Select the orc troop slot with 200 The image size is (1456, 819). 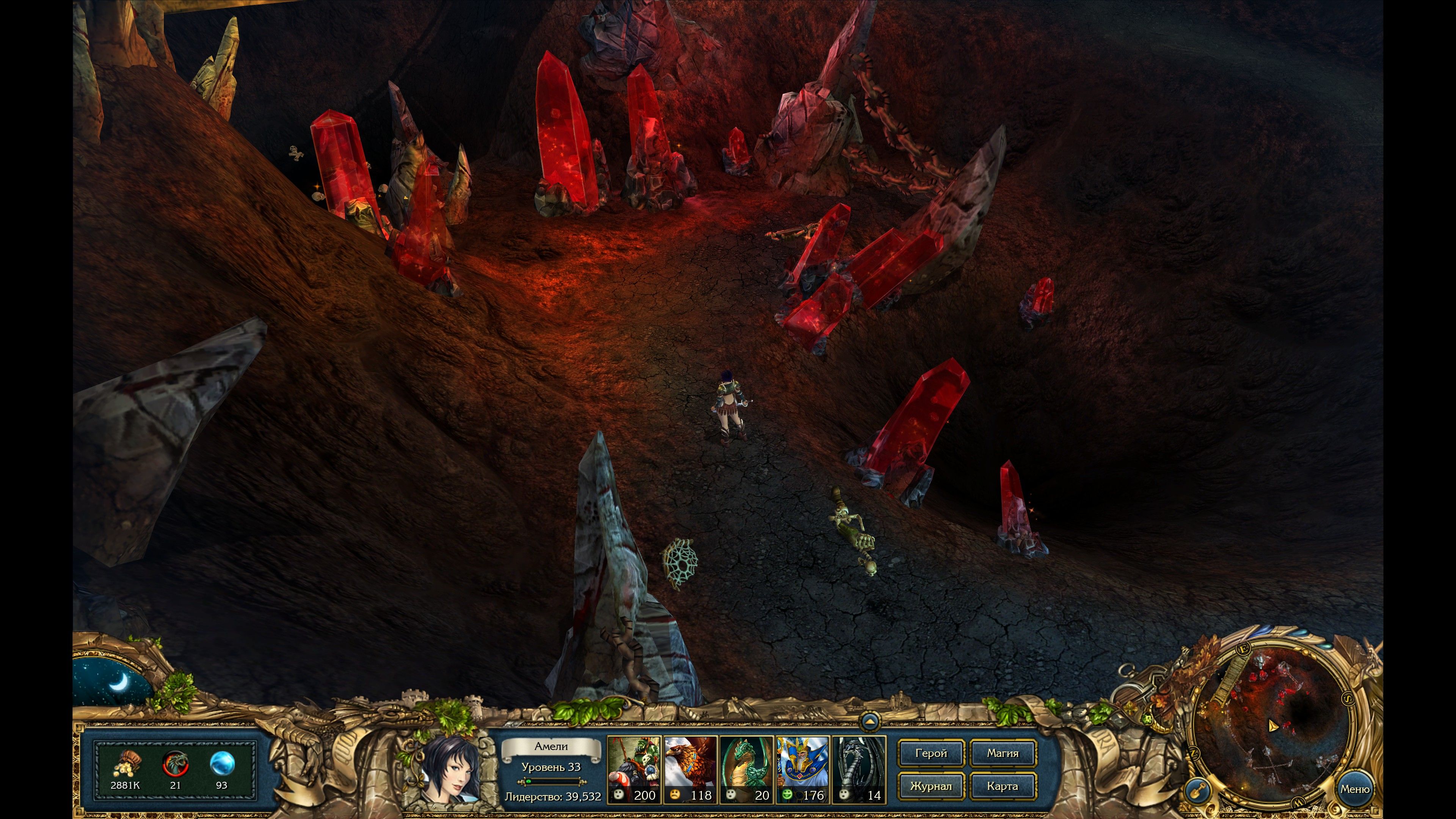(x=634, y=769)
